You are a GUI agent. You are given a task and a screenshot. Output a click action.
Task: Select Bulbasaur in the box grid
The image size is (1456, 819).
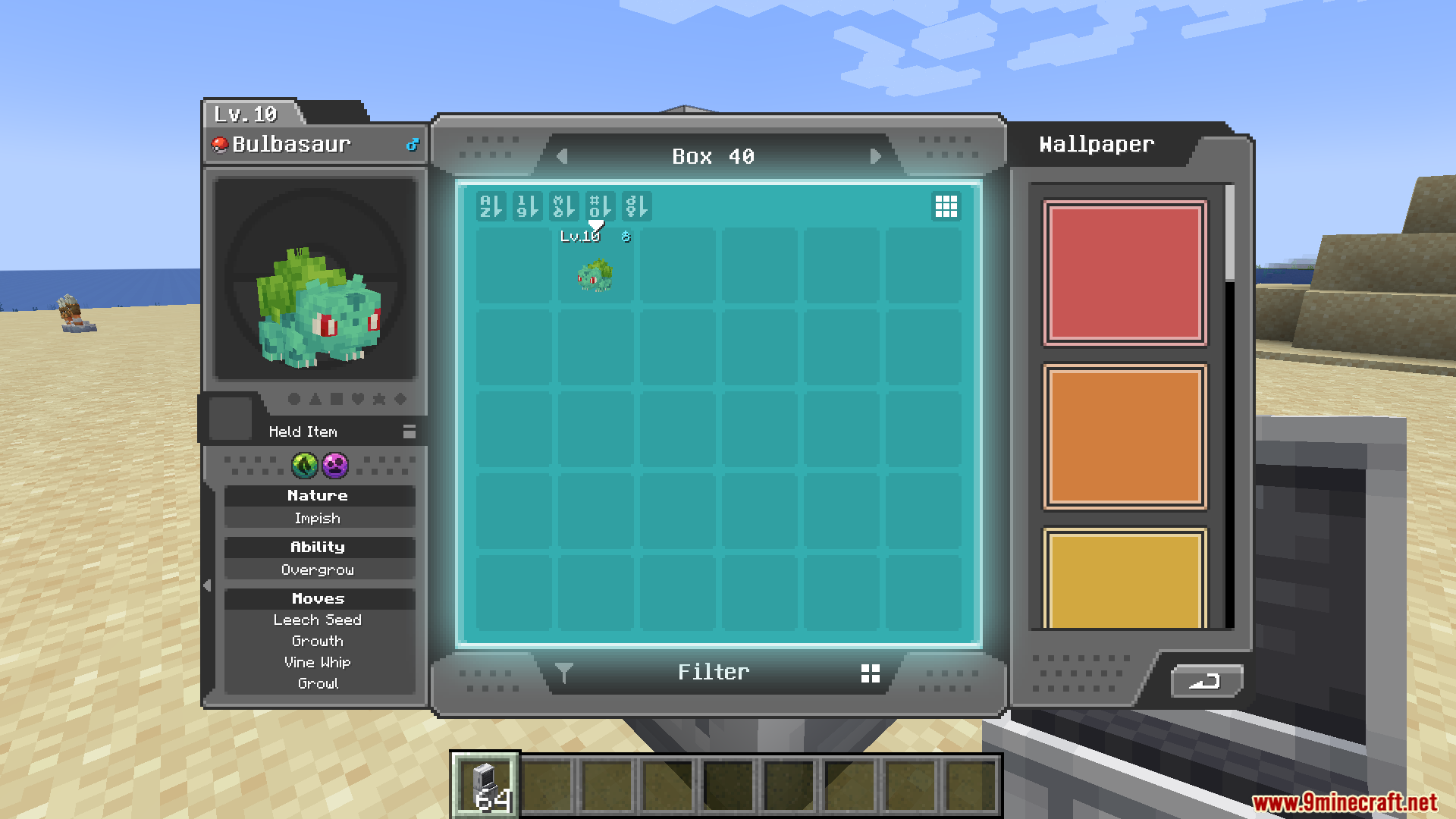click(596, 277)
